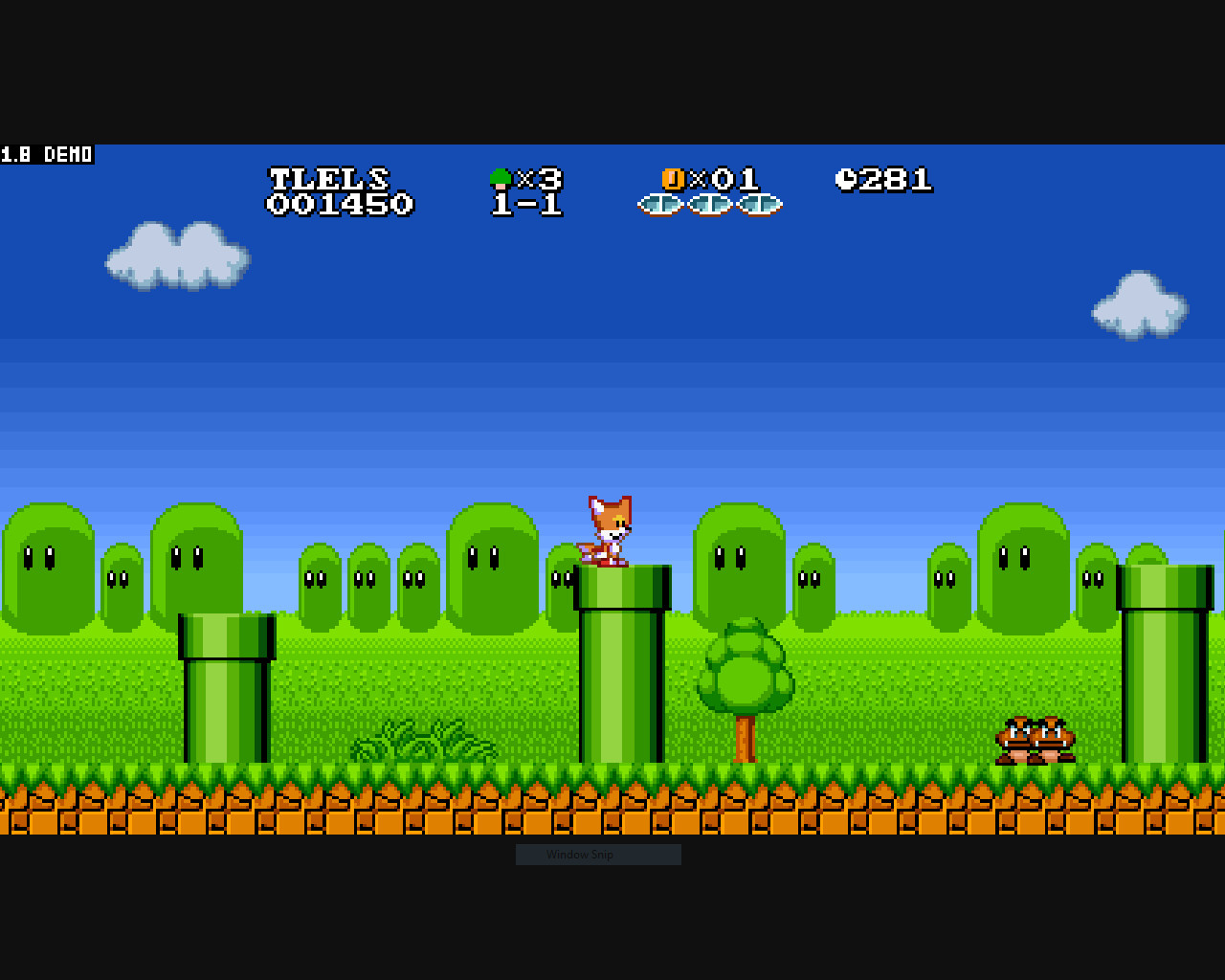
Task: Click the cloud in the top-left sky
Action: [x=177, y=254]
